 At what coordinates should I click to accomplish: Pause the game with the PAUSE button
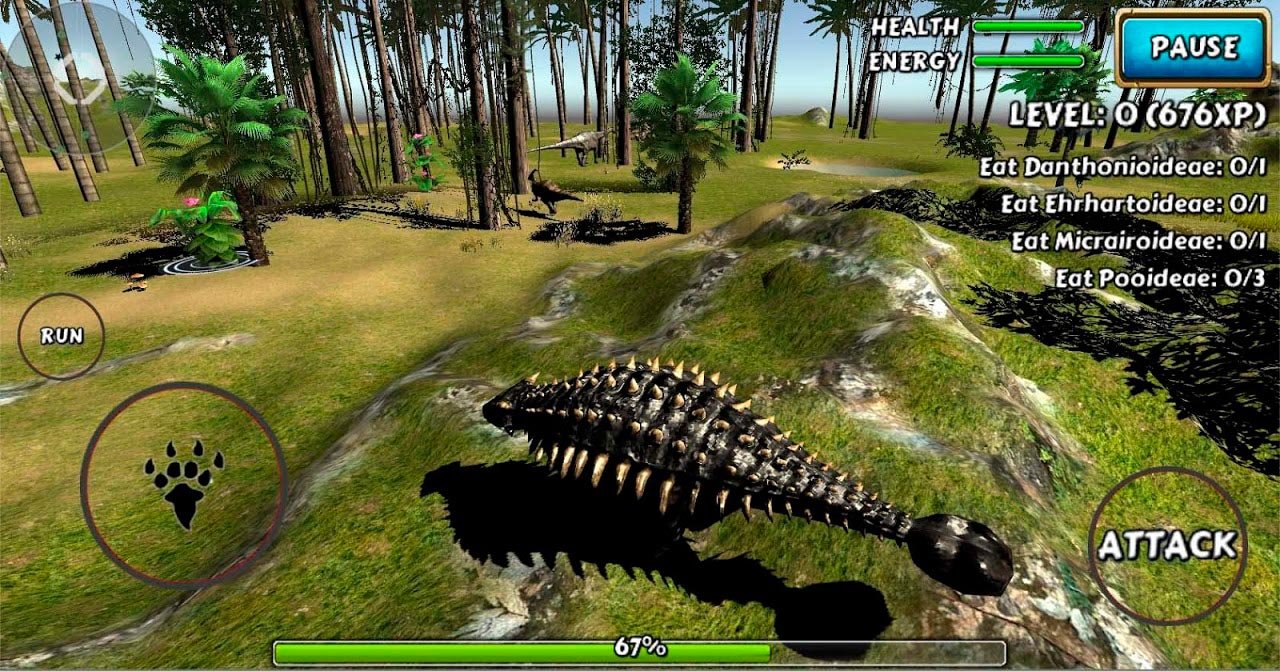[x=1193, y=47]
